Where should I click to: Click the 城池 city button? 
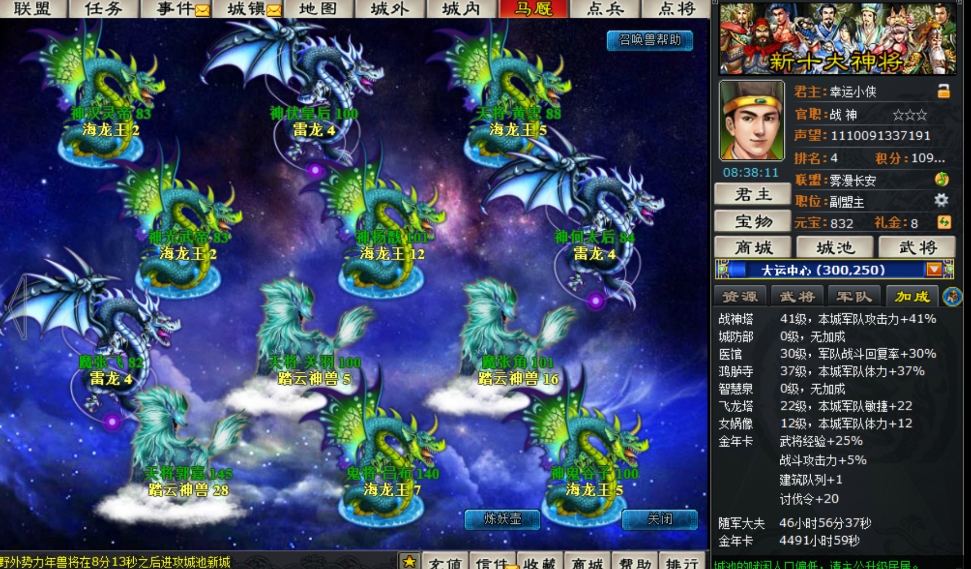click(x=834, y=247)
